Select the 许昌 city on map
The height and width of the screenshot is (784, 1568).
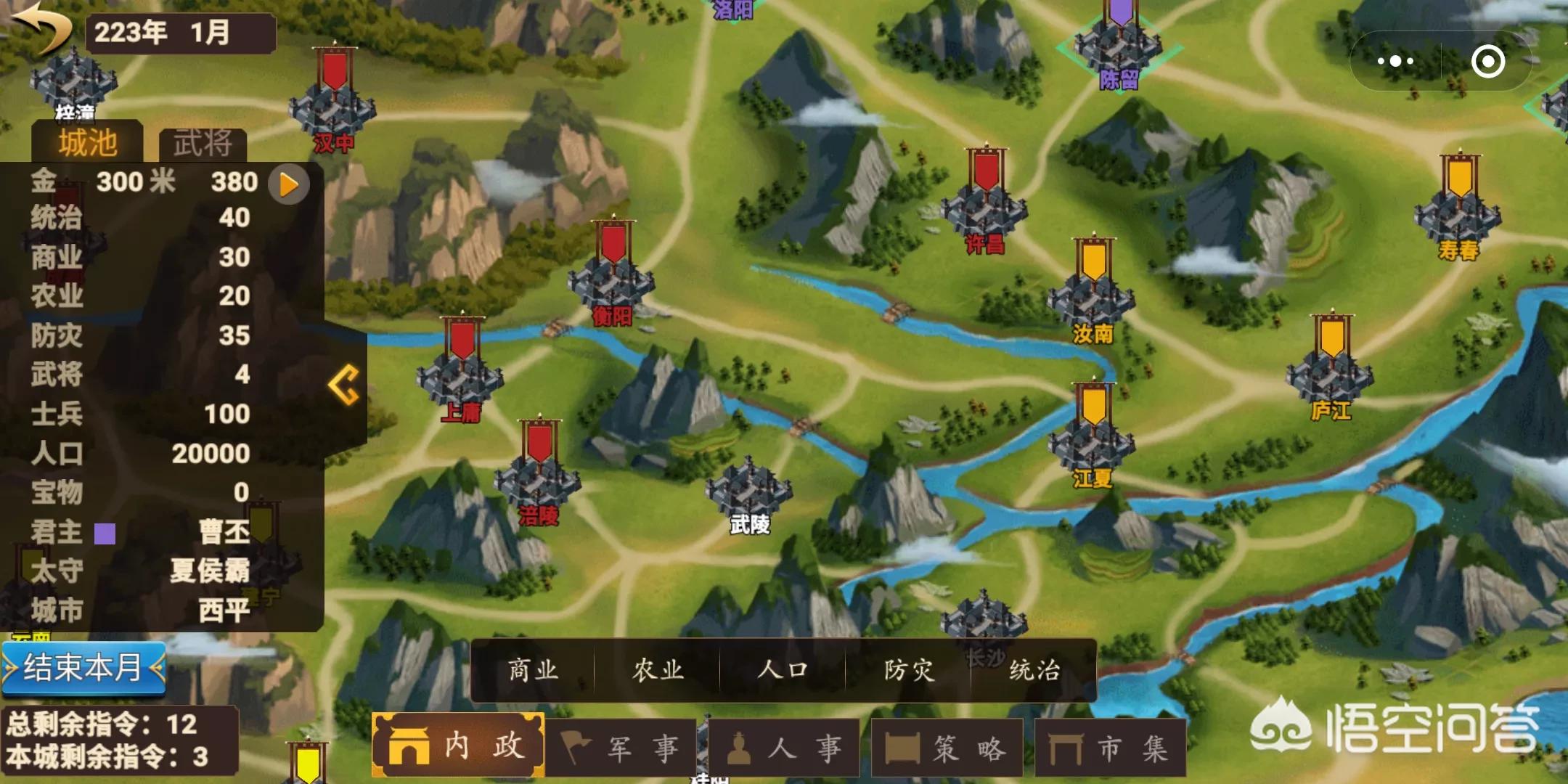point(984,211)
